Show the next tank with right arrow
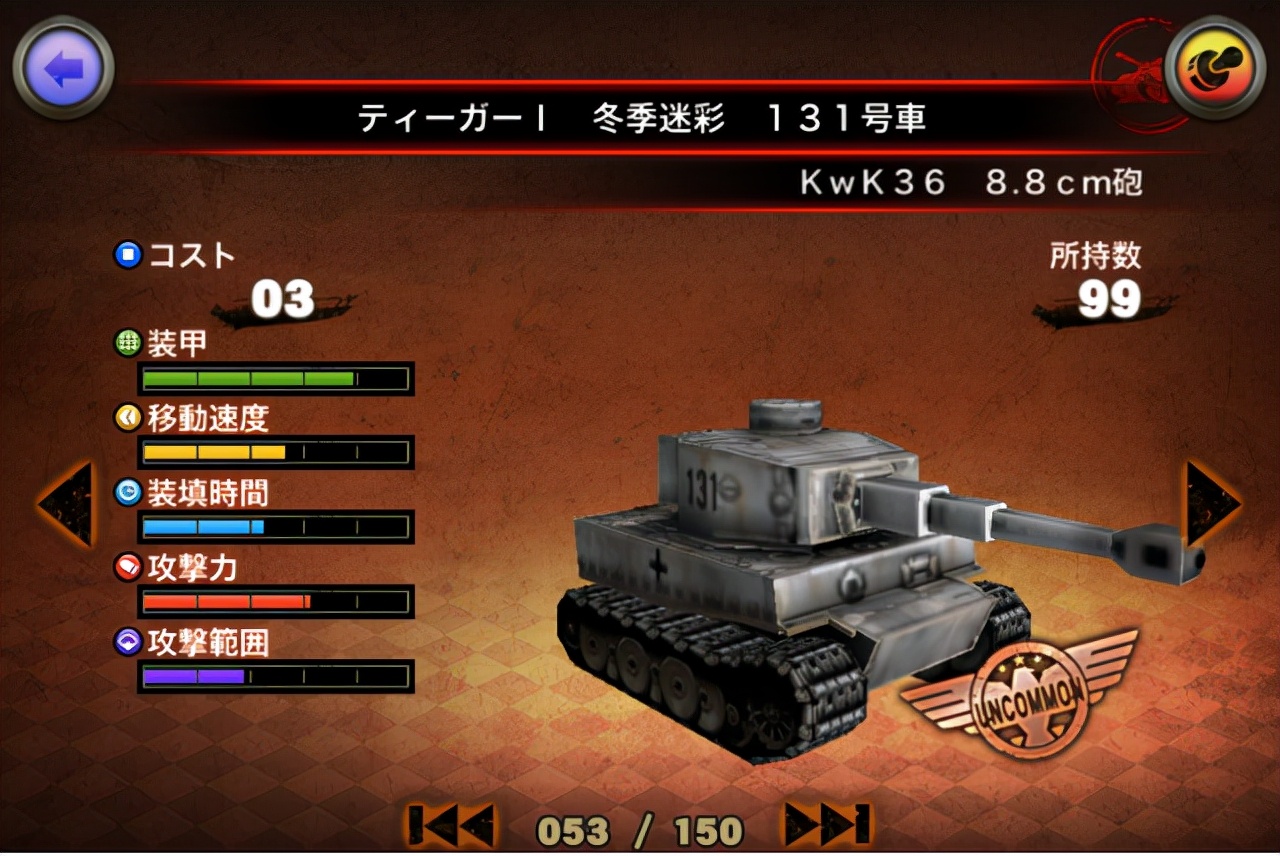This screenshot has width=1280, height=856. (1212, 504)
